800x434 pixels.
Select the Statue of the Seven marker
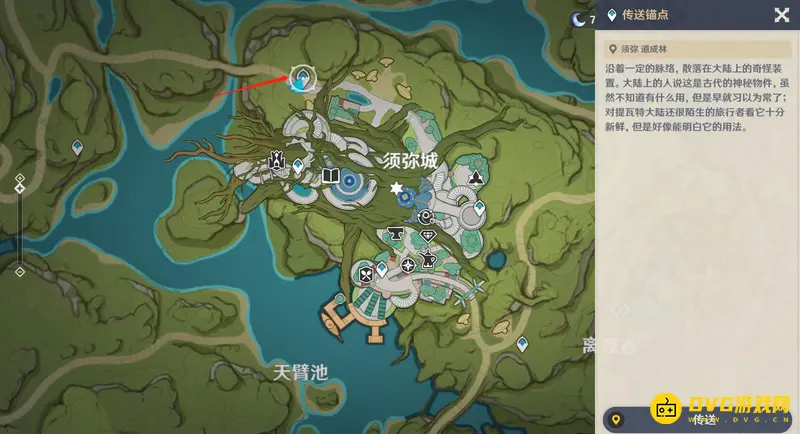(x=276, y=162)
